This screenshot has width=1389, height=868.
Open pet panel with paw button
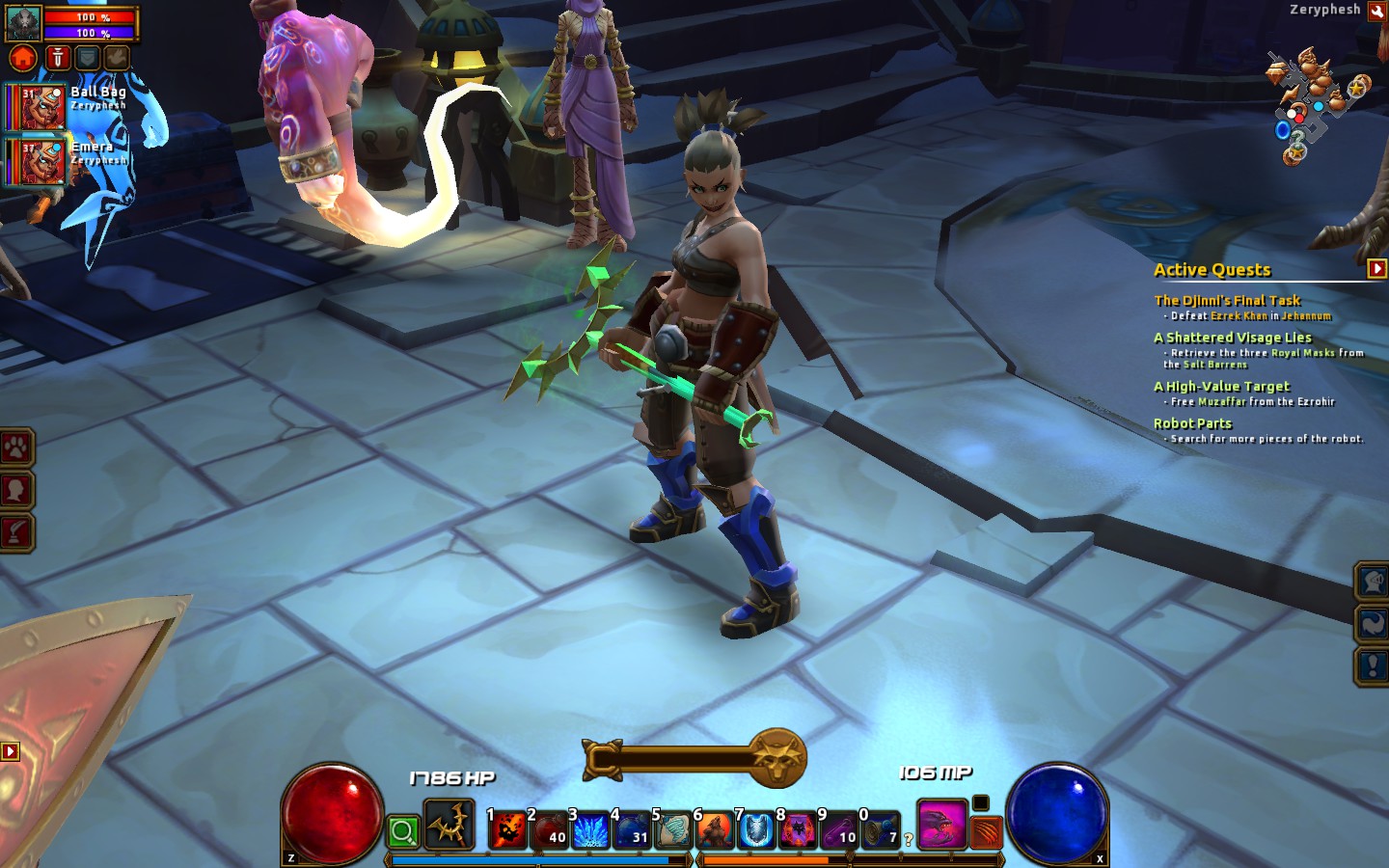(x=17, y=448)
